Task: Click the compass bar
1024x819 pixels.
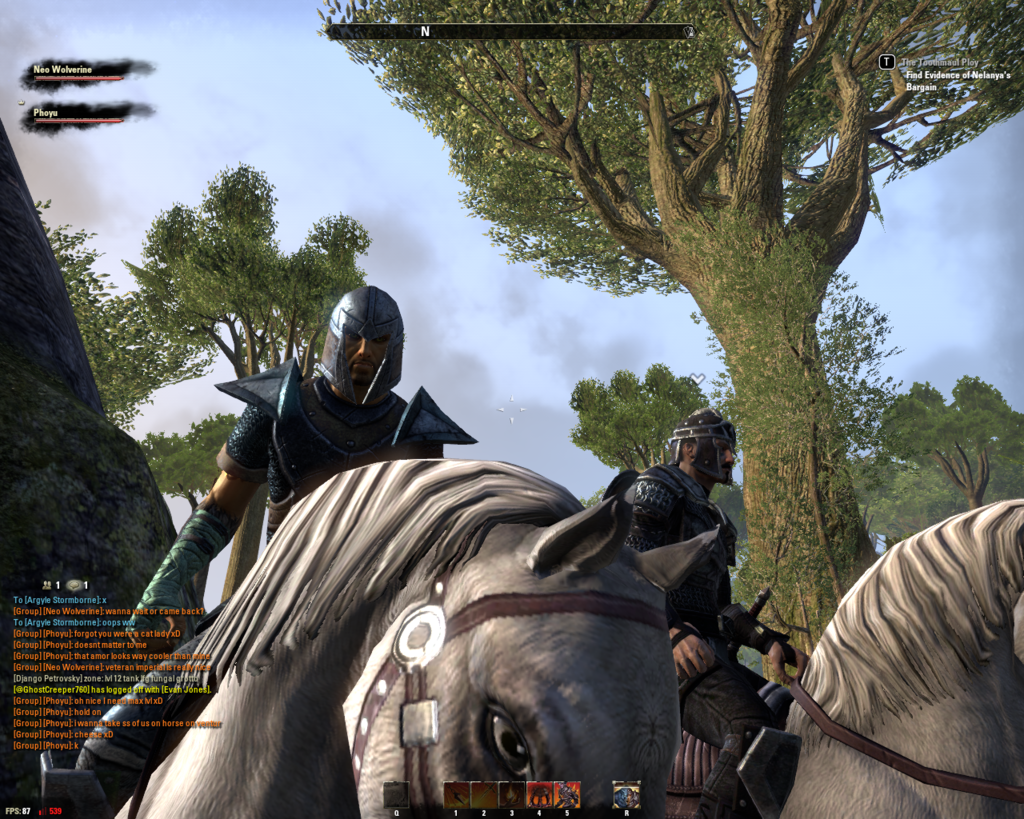Action: click(x=510, y=31)
